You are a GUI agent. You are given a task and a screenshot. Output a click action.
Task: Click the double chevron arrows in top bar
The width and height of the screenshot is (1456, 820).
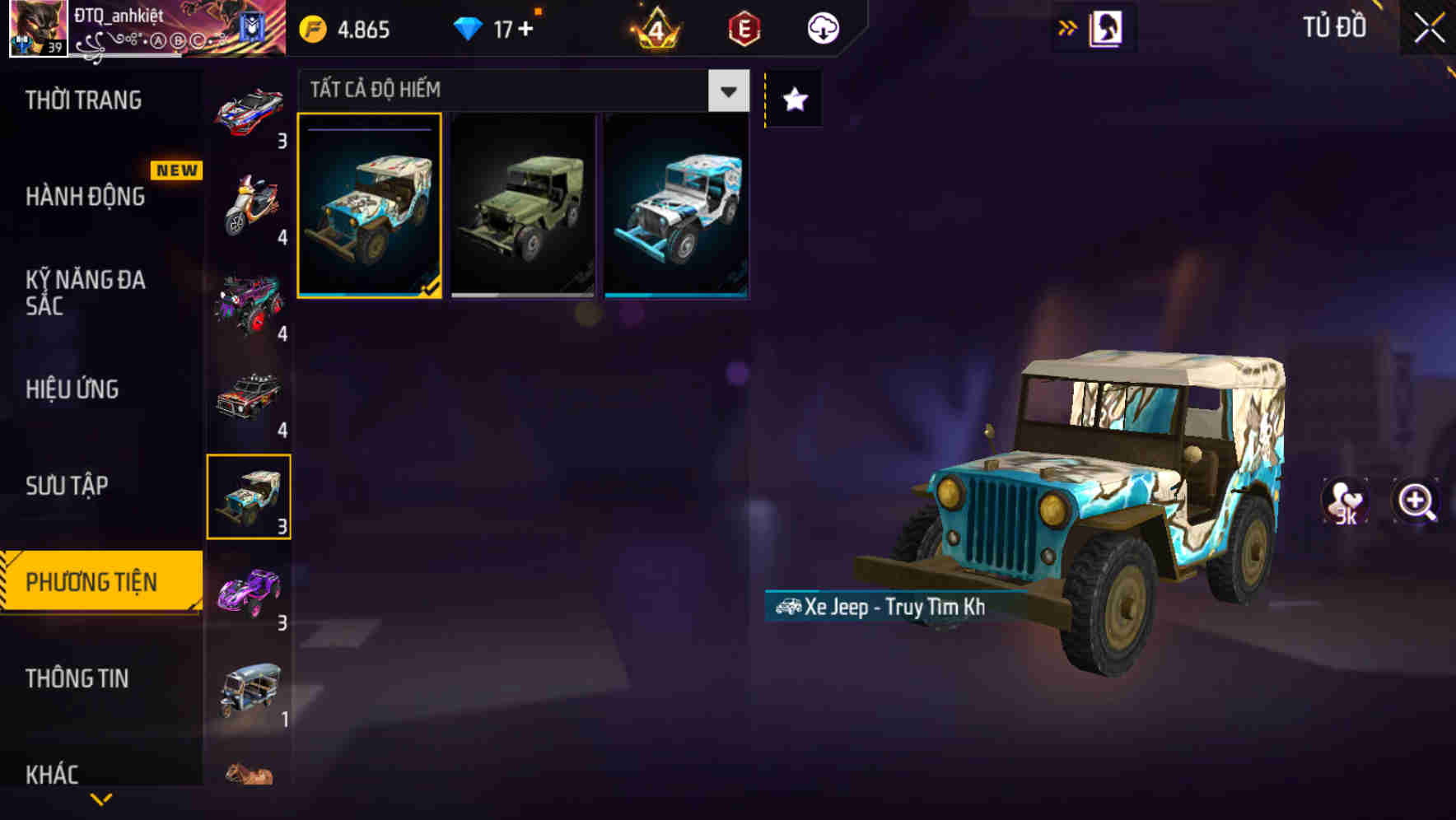click(x=1067, y=27)
